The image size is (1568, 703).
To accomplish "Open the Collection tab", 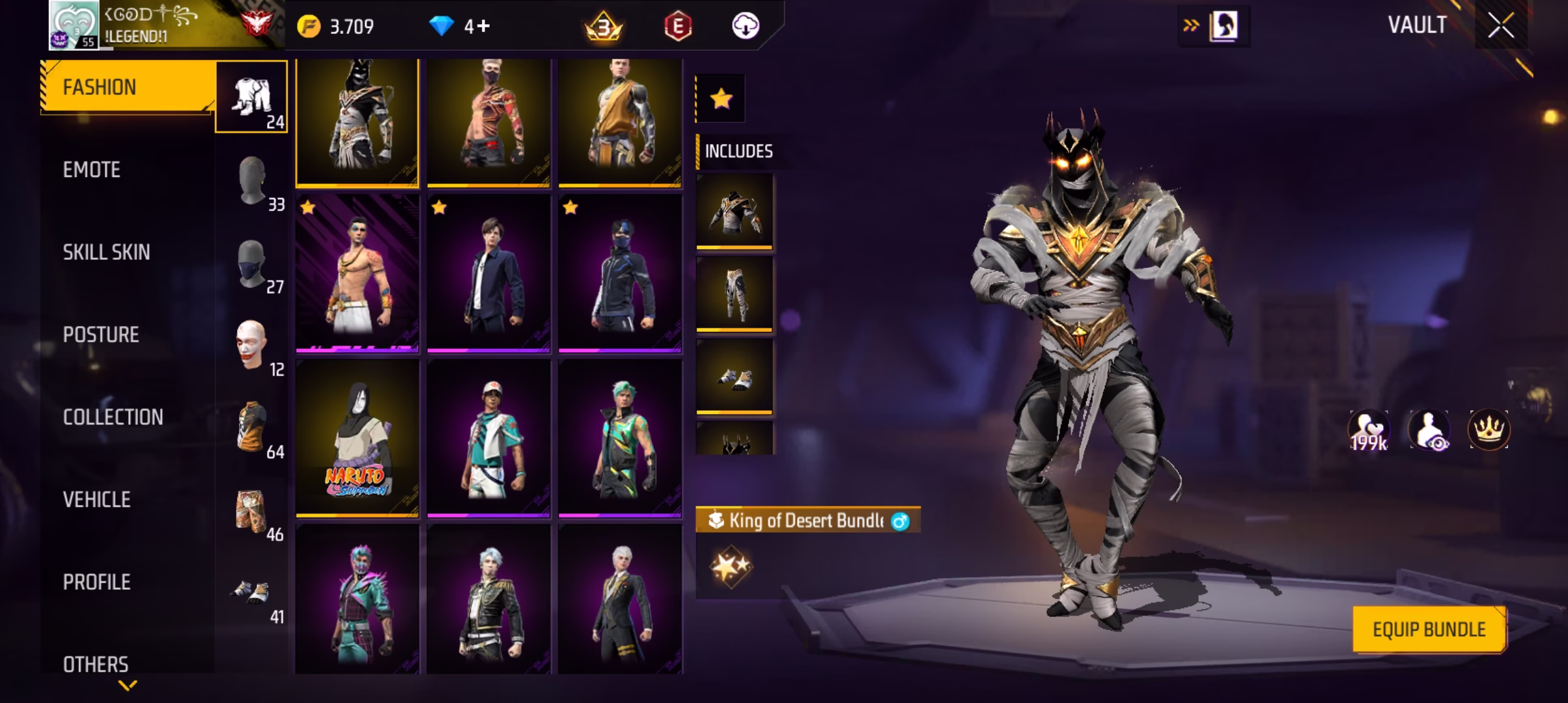I will (113, 417).
